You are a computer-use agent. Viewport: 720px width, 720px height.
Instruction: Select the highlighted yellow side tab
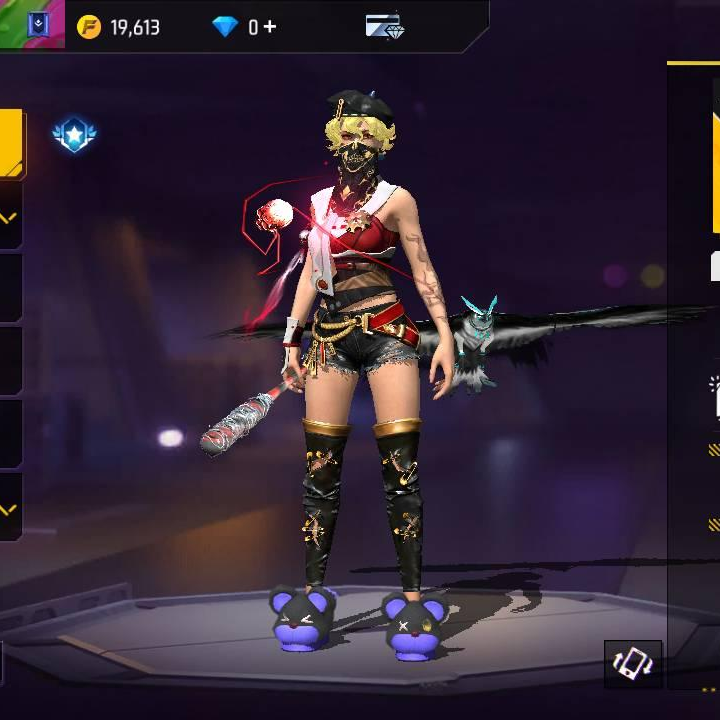pyautogui.click(x=11, y=142)
